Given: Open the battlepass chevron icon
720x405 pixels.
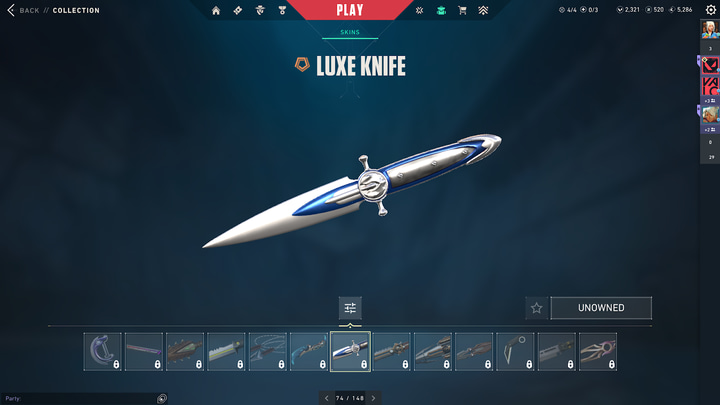Looking at the screenshot, I should [x=483, y=11].
